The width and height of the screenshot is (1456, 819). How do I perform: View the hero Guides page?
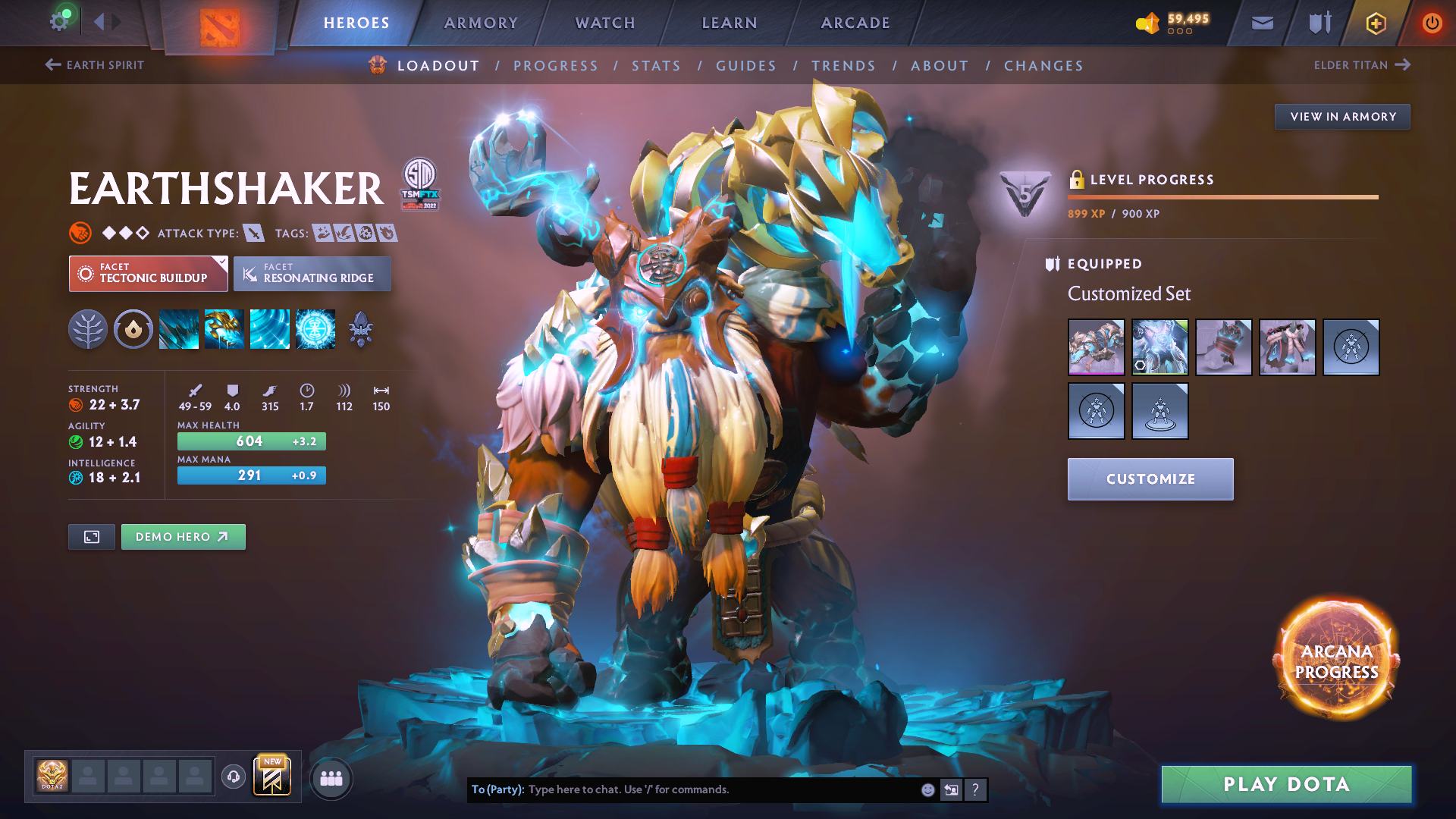click(x=746, y=66)
